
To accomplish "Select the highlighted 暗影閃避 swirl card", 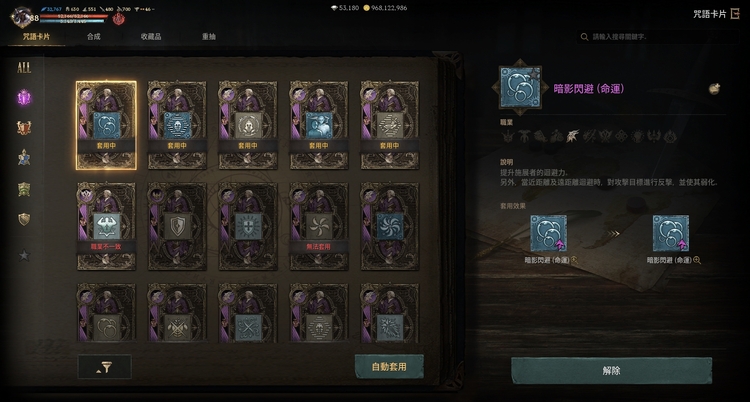I will (106, 125).
